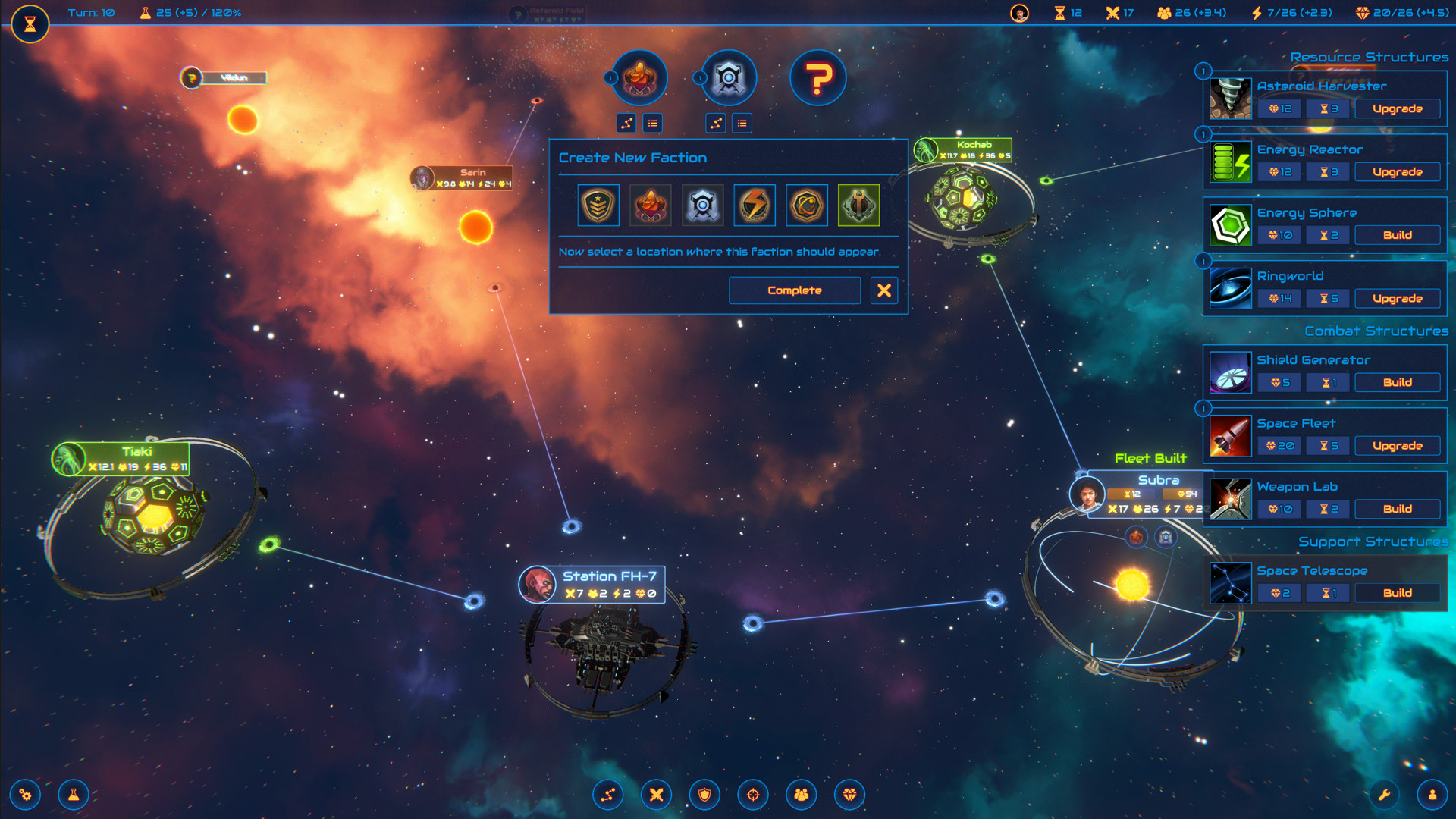Open the crossed swords combat icon in bottom toolbar
Screen dimensions: 1456x819
[656, 794]
